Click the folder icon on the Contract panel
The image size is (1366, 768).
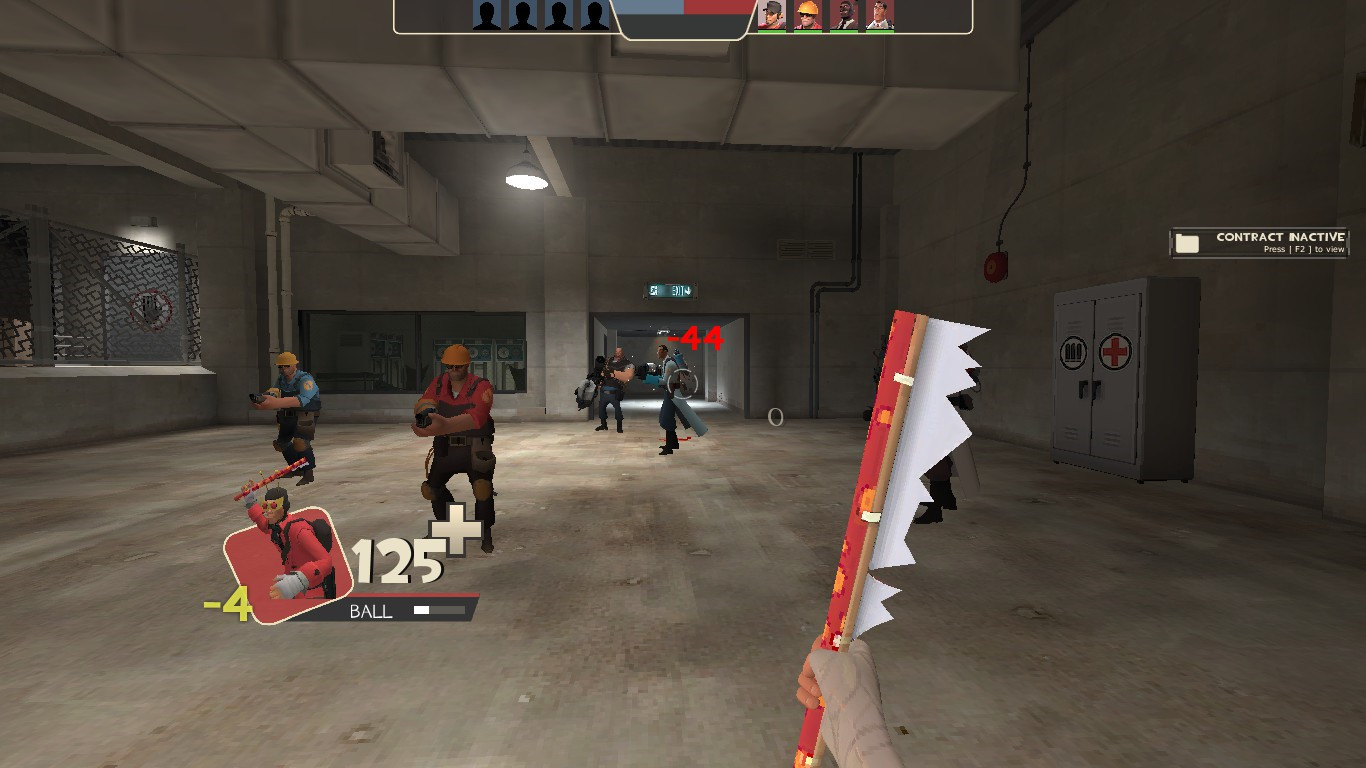(1187, 242)
